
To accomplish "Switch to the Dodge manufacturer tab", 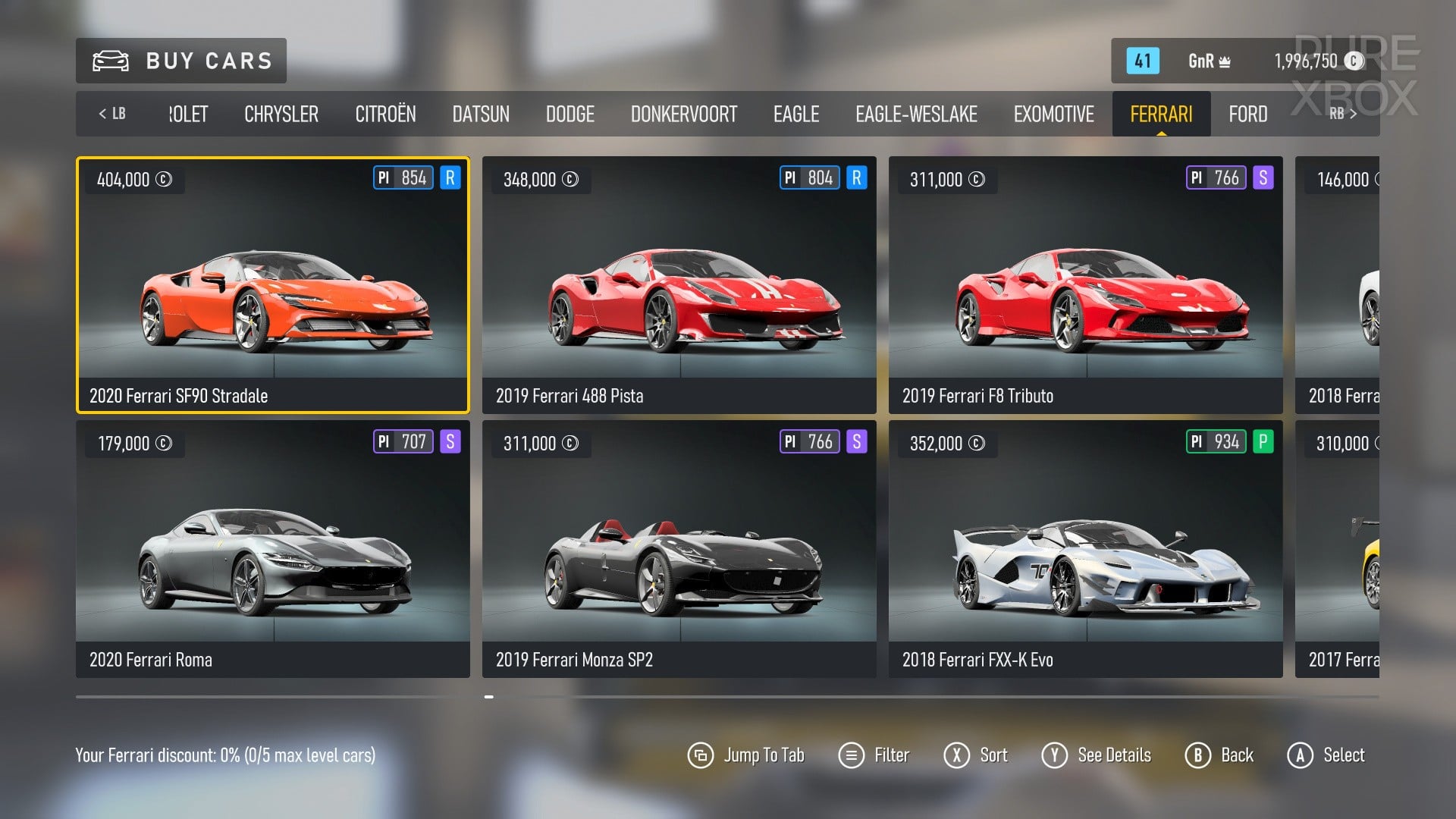I will [570, 114].
